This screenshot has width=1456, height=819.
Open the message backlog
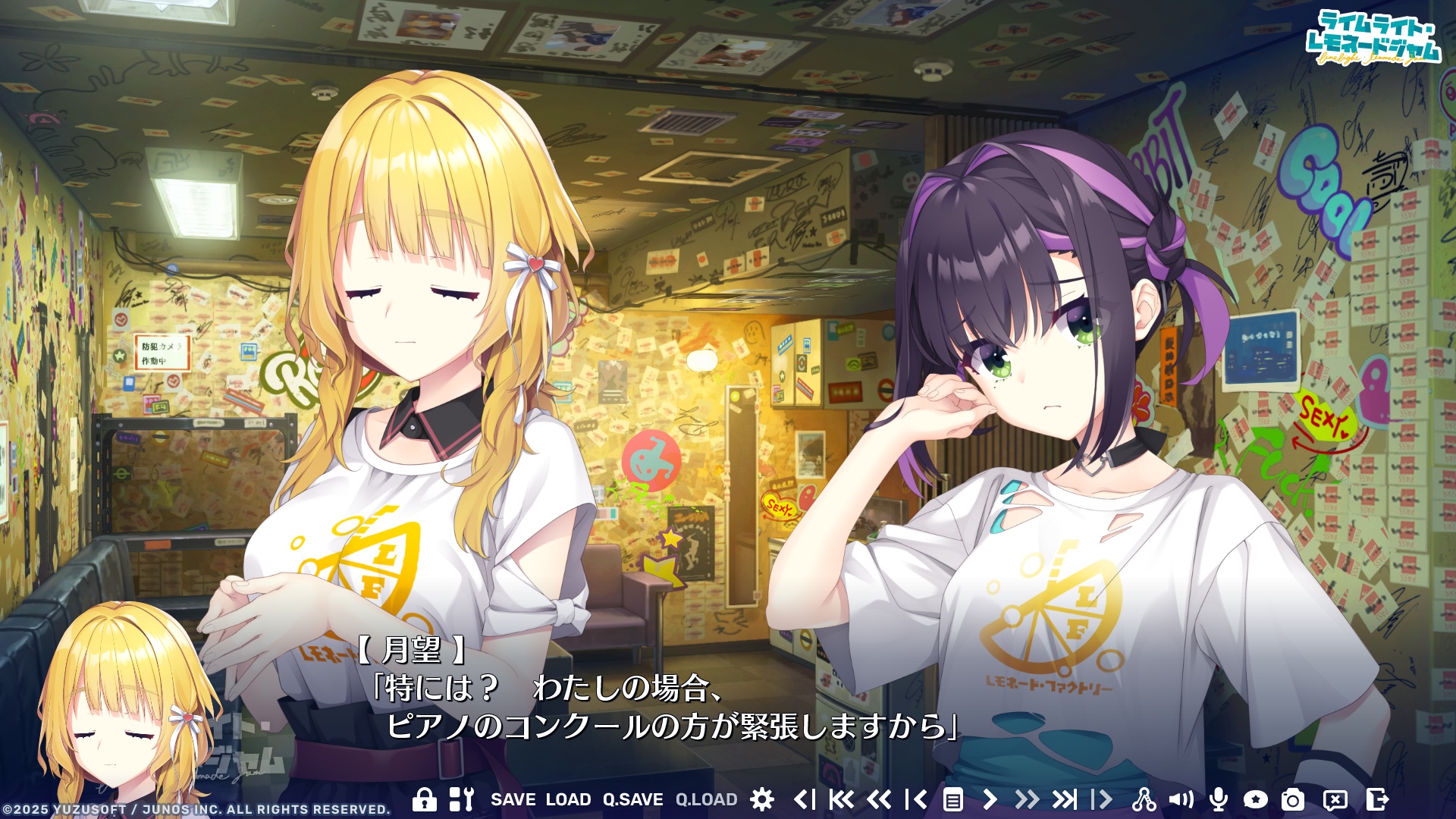click(x=954, y=798)
